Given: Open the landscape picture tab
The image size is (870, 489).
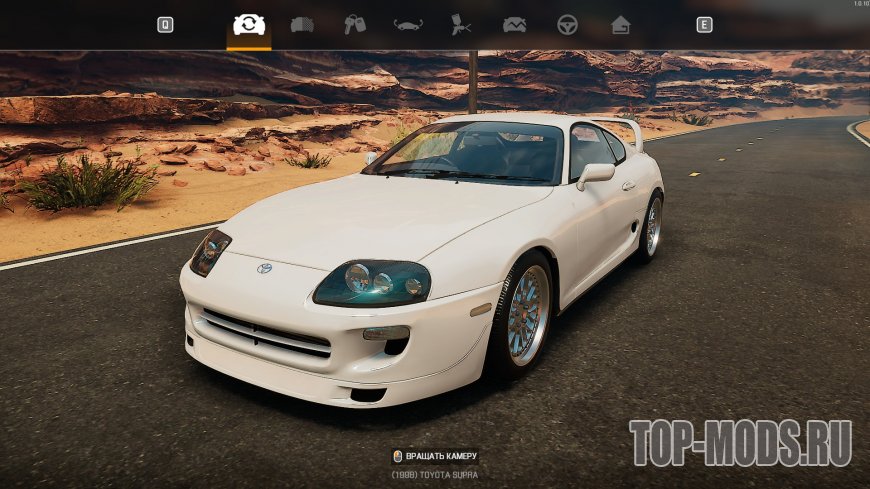Looking at the screenshot, I should (x=514, y=25).
